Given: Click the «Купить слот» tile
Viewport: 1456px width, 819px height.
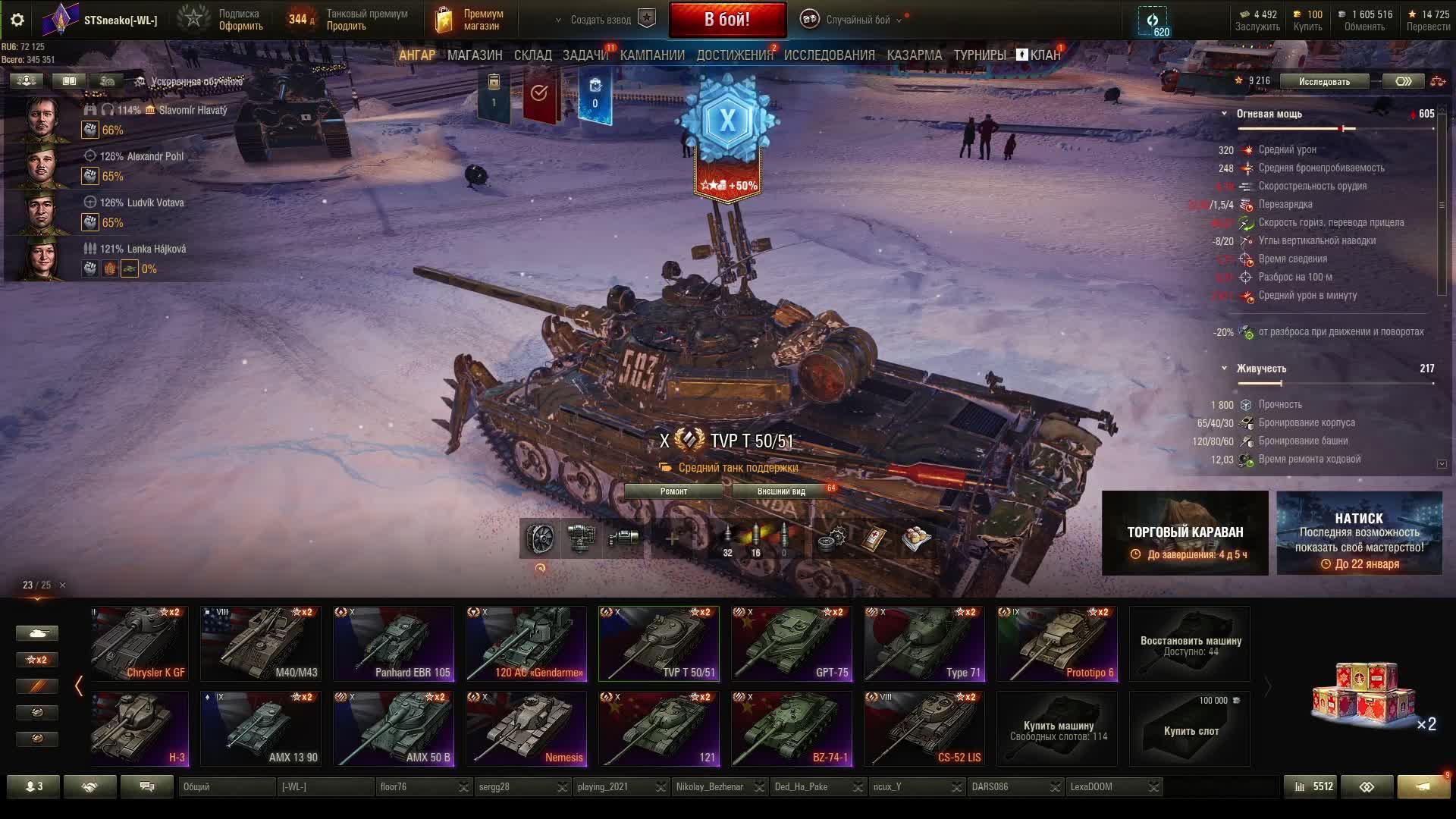Looking at the screenshot, I should [x=1190, y=728].
